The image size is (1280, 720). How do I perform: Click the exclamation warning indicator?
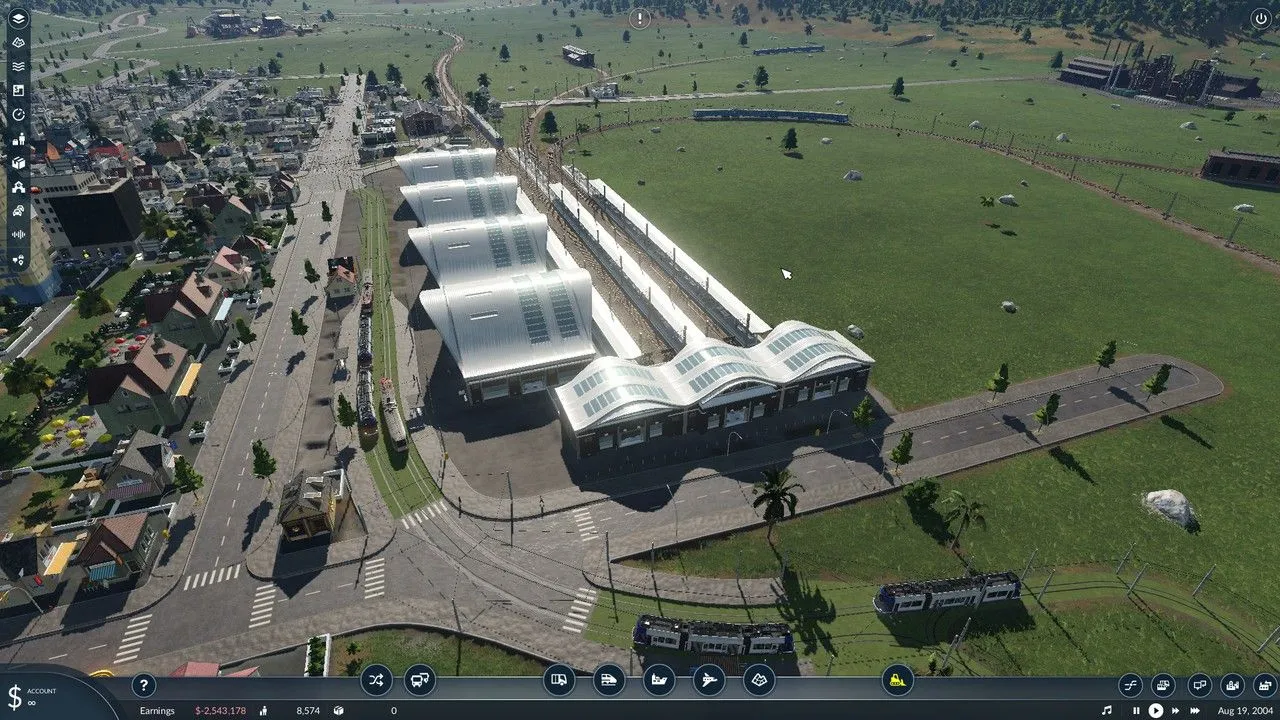(640, 18)
